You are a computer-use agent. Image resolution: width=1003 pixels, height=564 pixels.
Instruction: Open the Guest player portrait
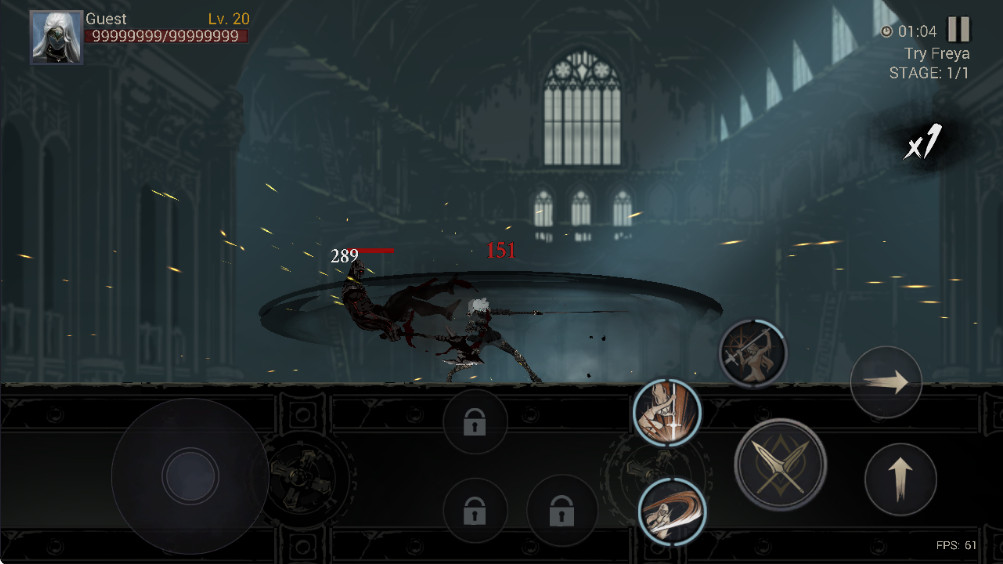pos(56,37)
